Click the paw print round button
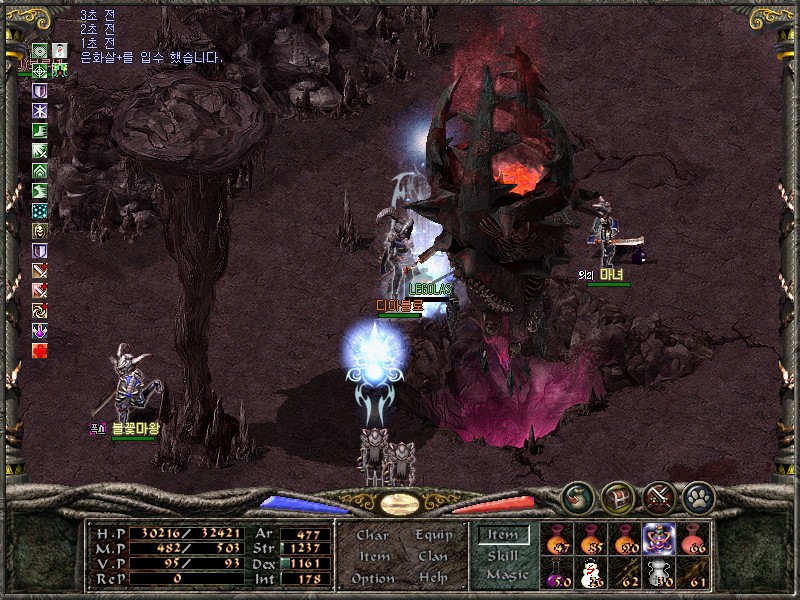 (x=697, y=496)
